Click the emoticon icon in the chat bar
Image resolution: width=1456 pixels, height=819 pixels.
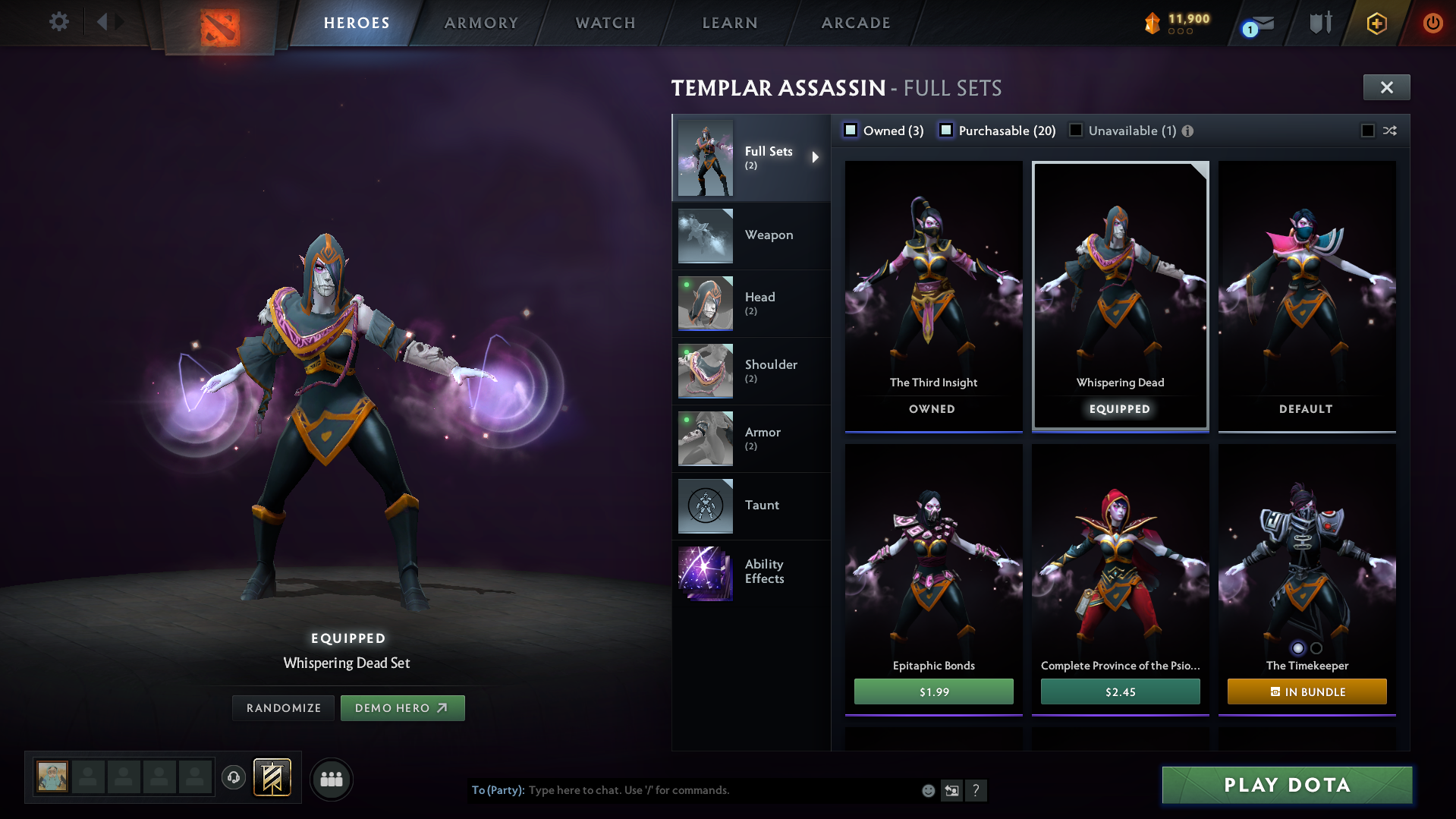pyautogui.click(x=928, y=790)
